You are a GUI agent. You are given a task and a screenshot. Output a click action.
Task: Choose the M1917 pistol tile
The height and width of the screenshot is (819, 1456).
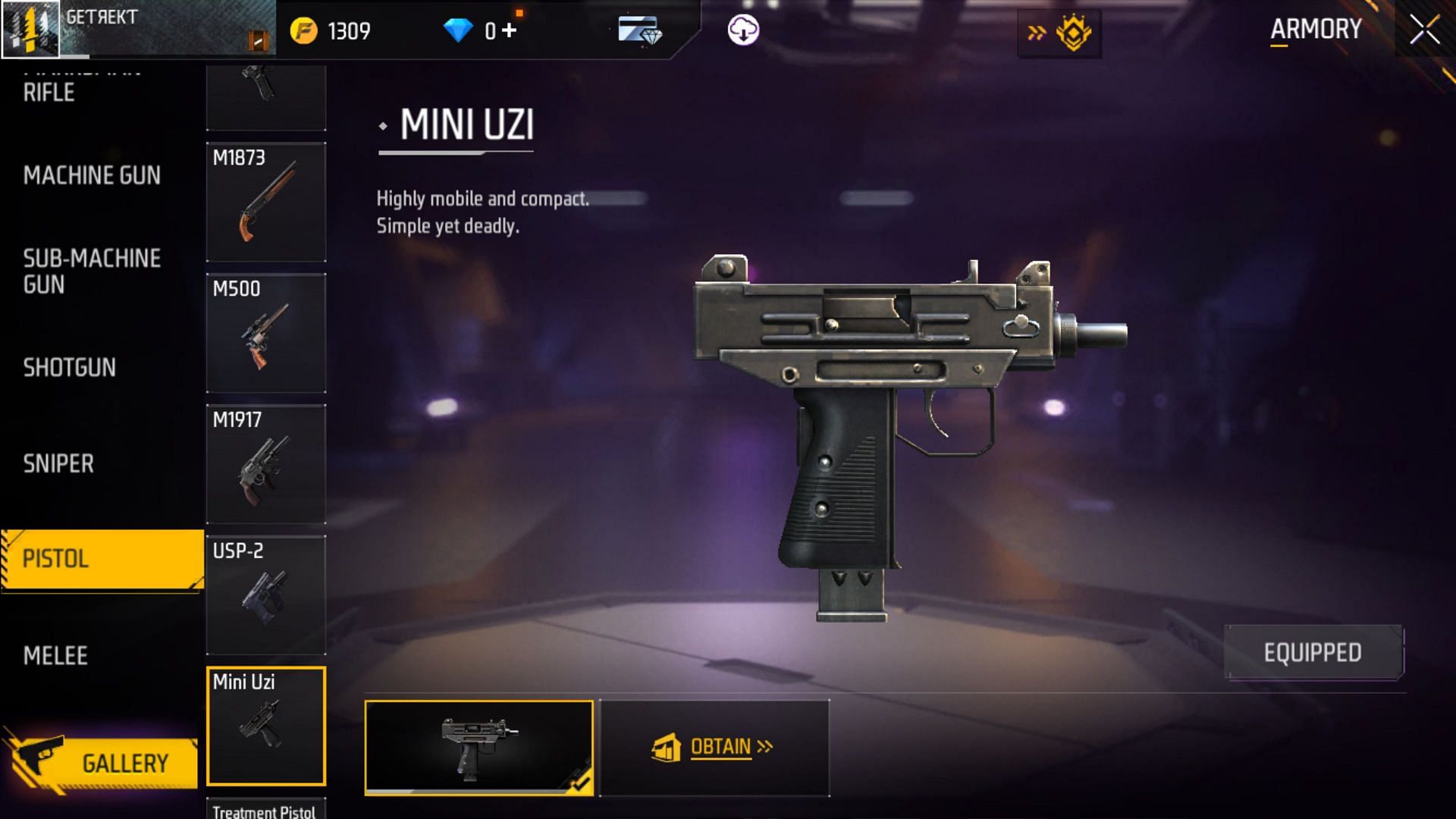click(x=266, y=464)
